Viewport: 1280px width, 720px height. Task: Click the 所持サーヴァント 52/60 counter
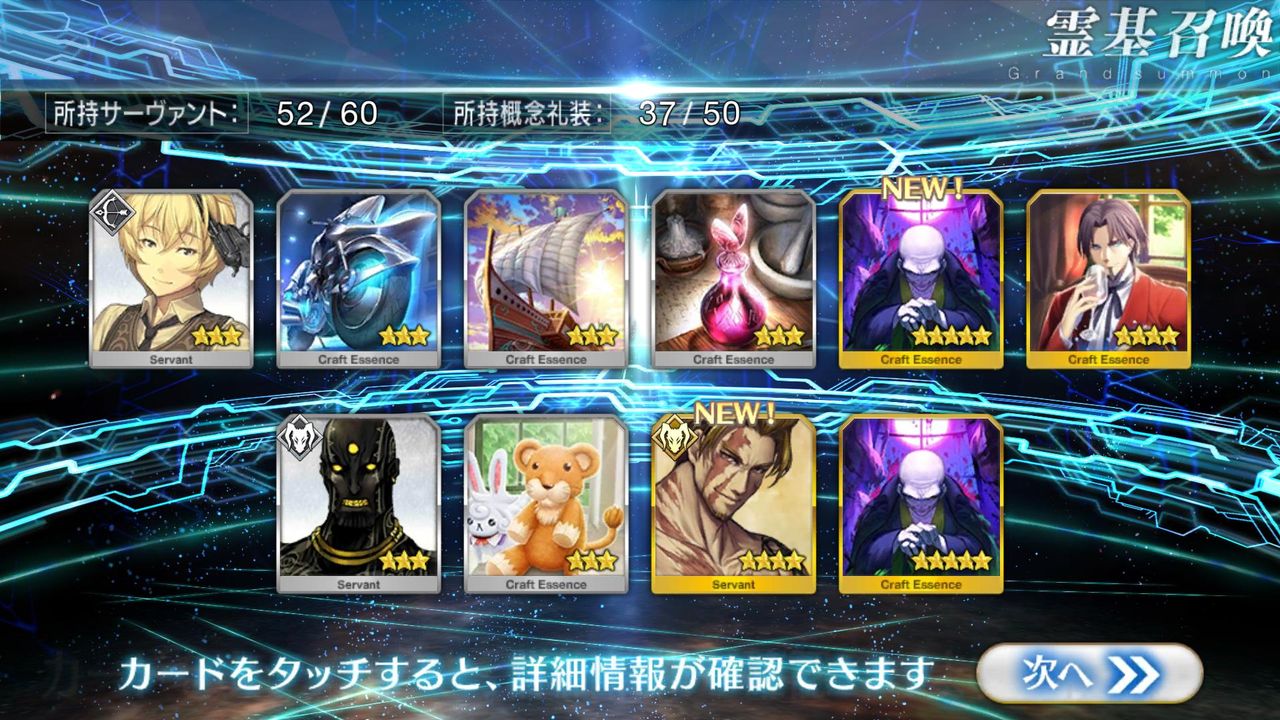click(215, 114)
